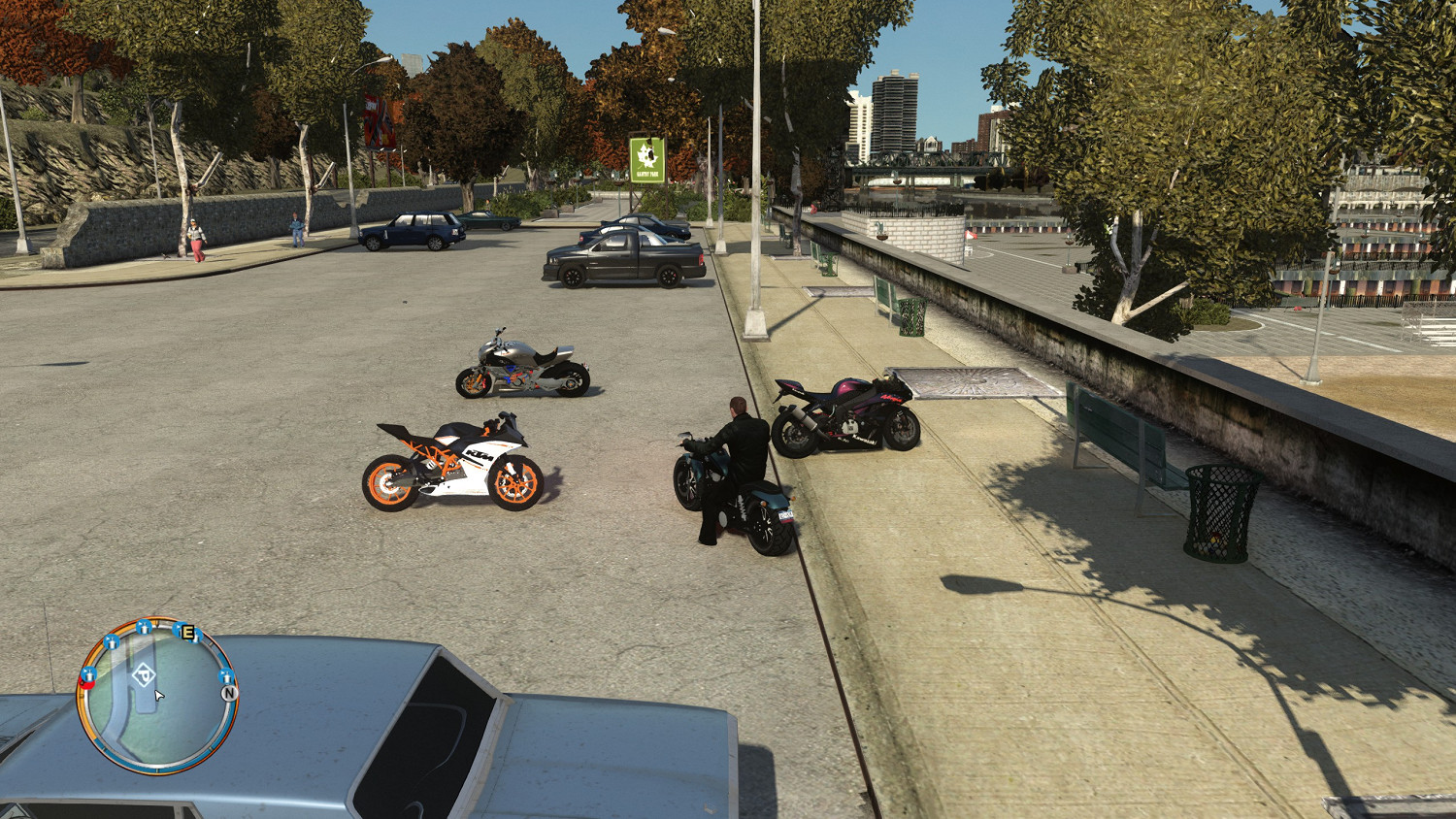Select a blue friend blip on the radar
Image resolution: width=1456 pixels, height=819 pixels.
click(112, 643)
